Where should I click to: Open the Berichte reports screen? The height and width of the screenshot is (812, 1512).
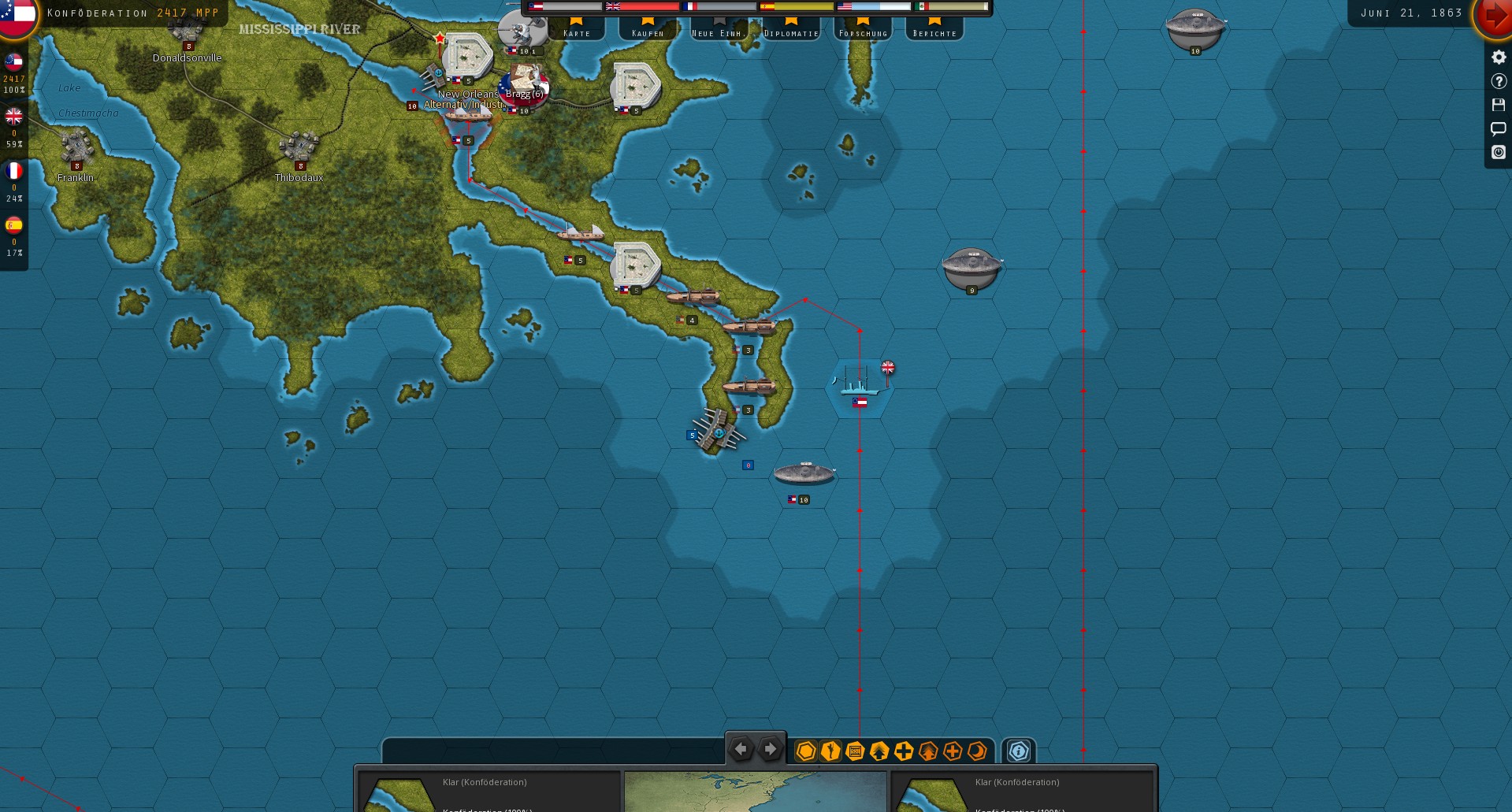point(934,28)
